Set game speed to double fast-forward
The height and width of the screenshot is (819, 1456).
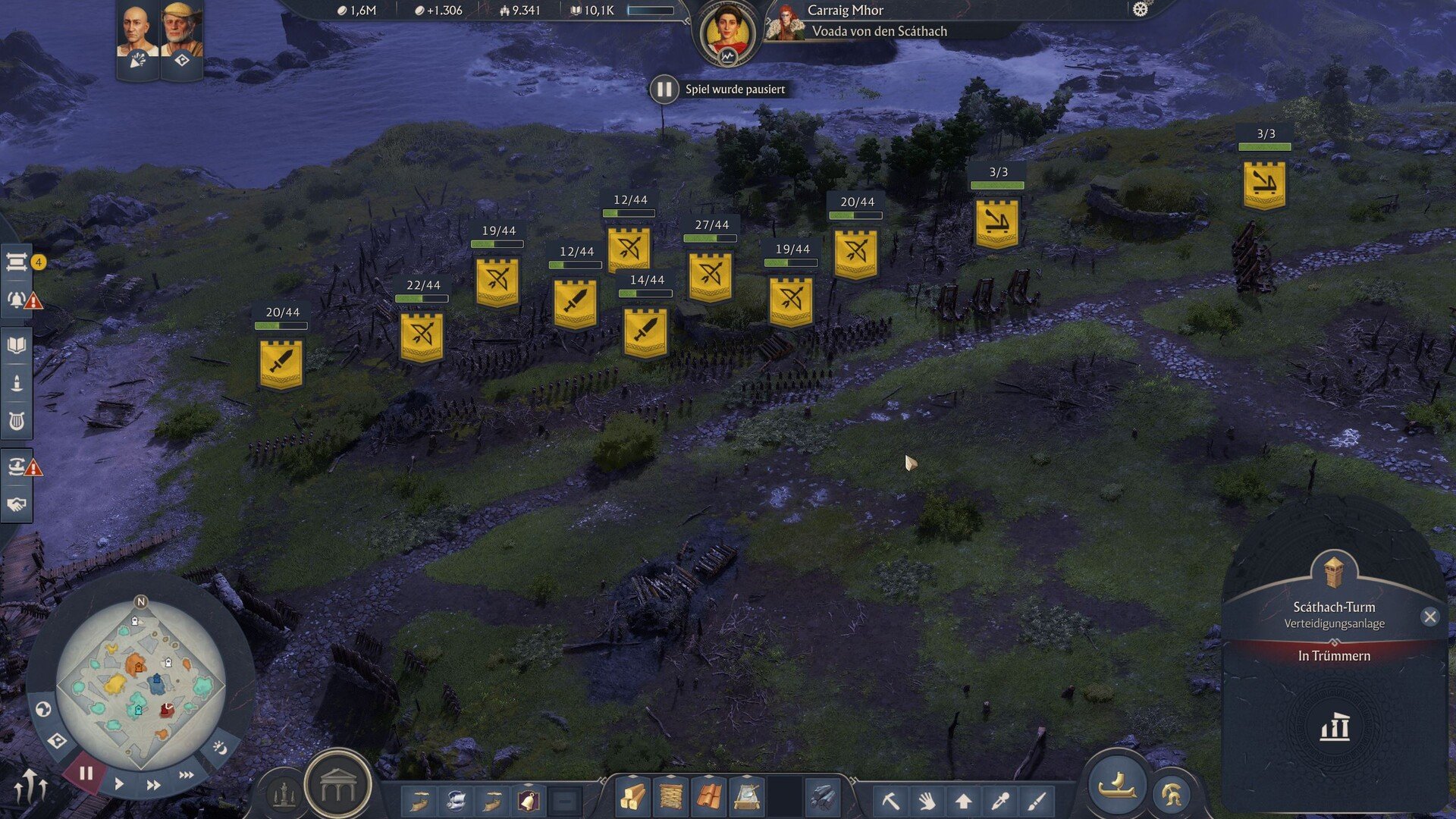[x=153, y=785]
